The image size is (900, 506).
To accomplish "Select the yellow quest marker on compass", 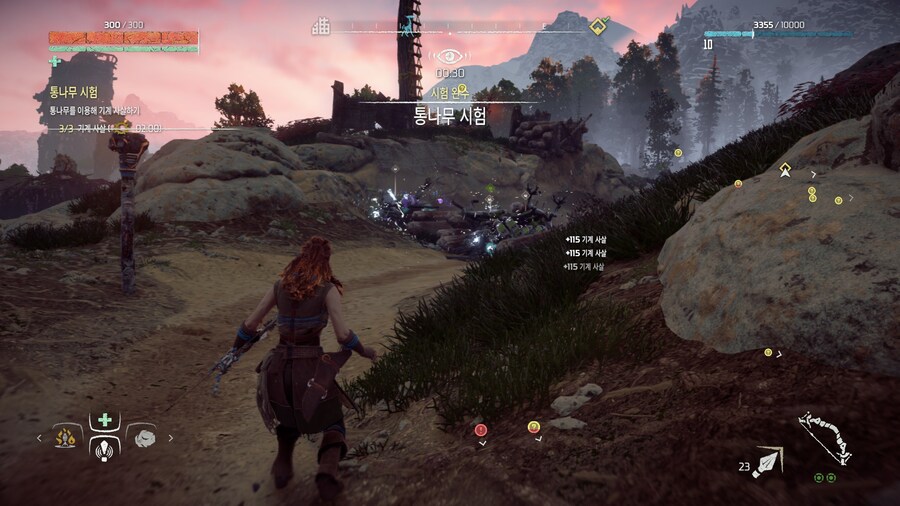I will pyautogui.click(x=597, y=25).
